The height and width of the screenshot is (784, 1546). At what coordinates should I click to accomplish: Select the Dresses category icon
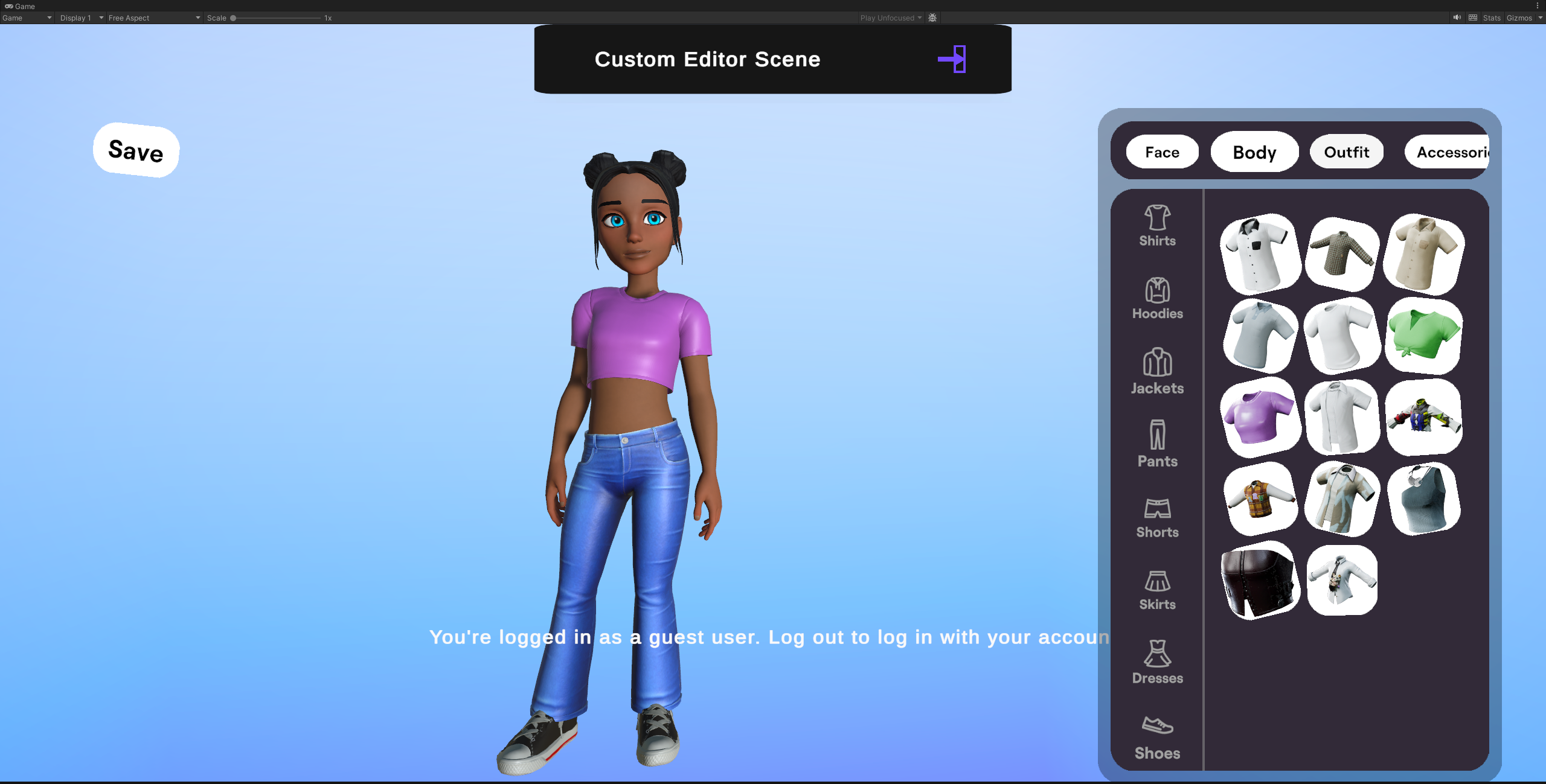coord(1156,663)
